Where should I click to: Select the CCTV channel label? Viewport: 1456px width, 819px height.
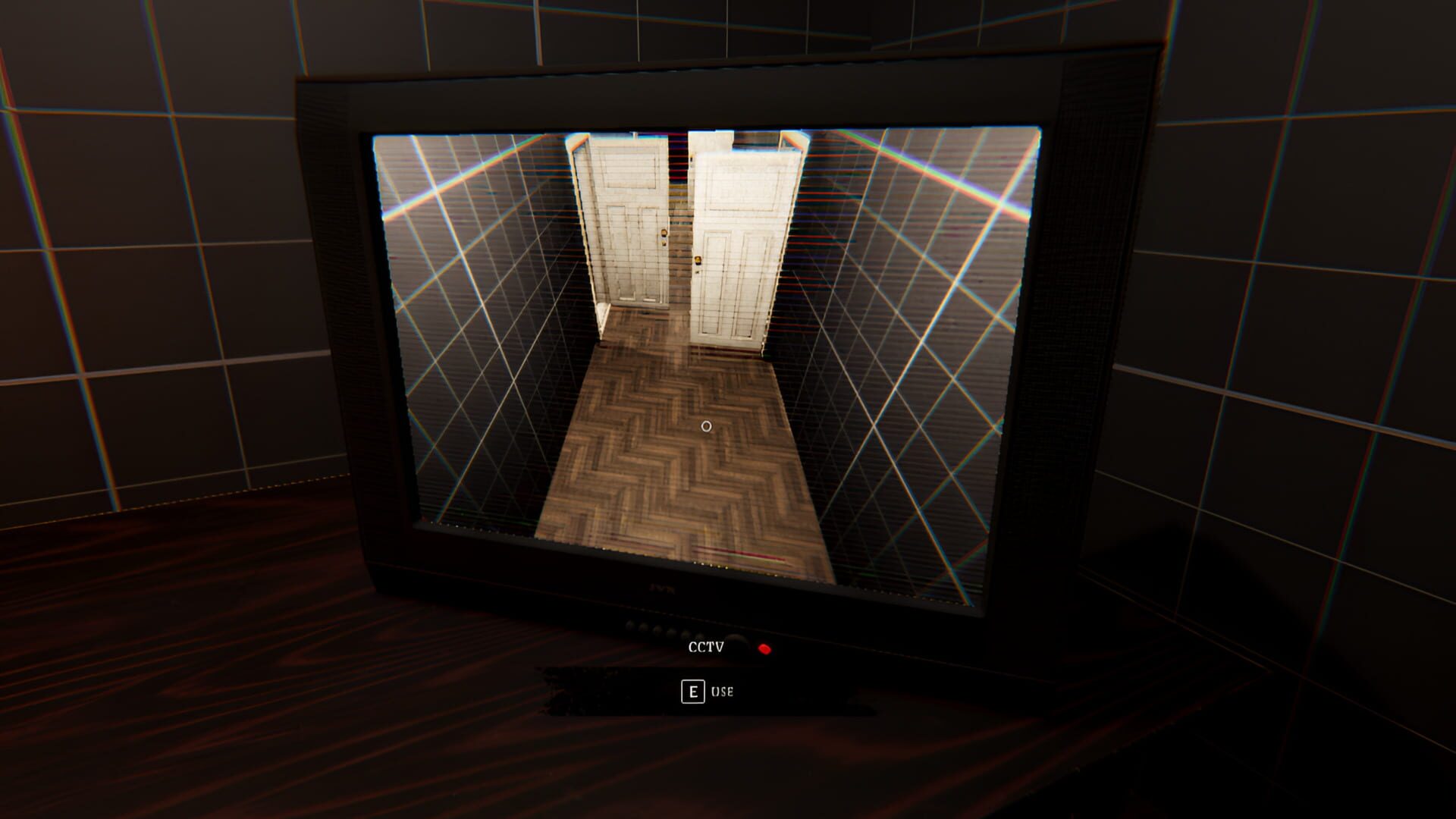[x=705, y=647]
